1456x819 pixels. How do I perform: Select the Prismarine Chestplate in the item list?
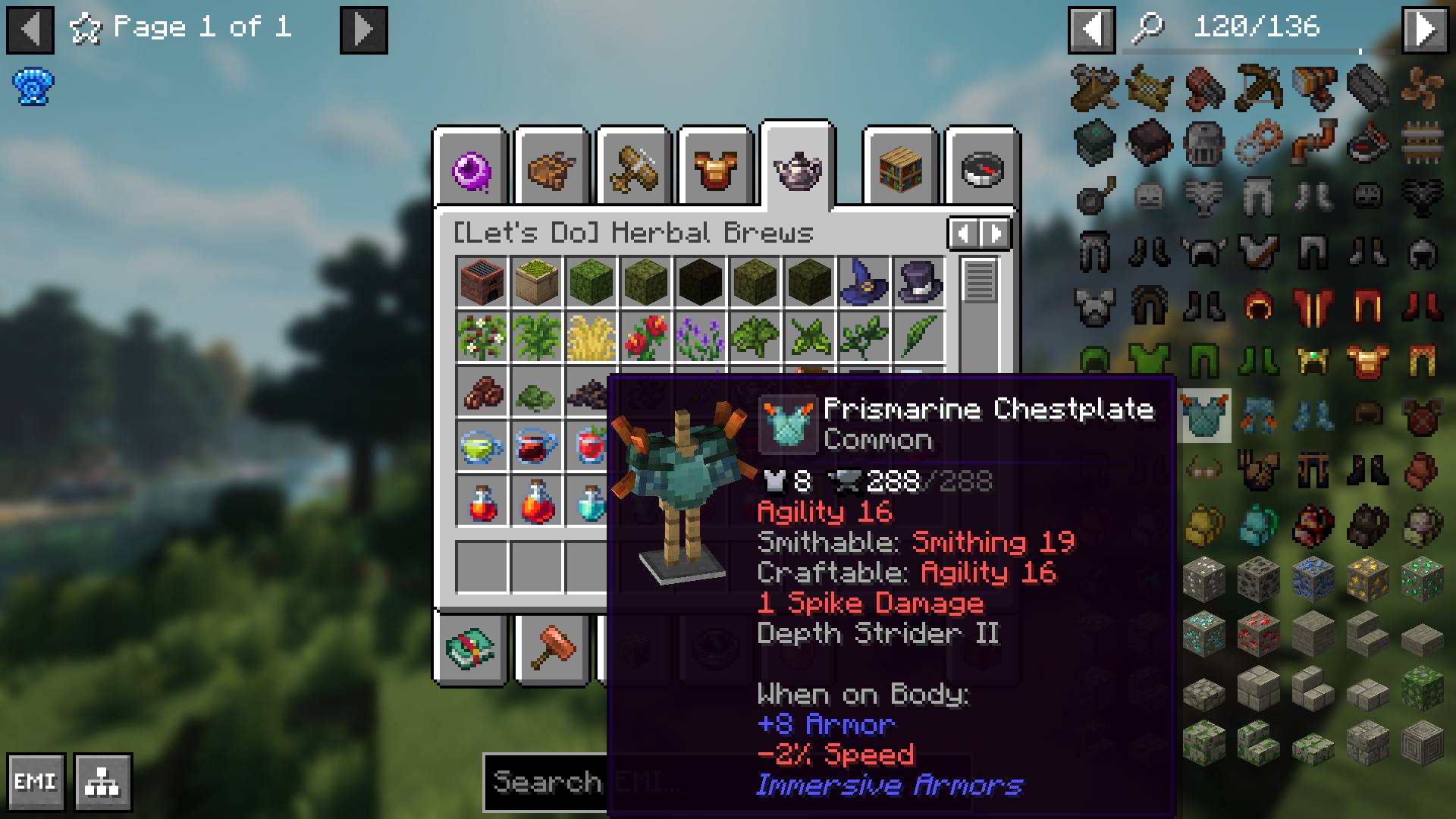1203,416
